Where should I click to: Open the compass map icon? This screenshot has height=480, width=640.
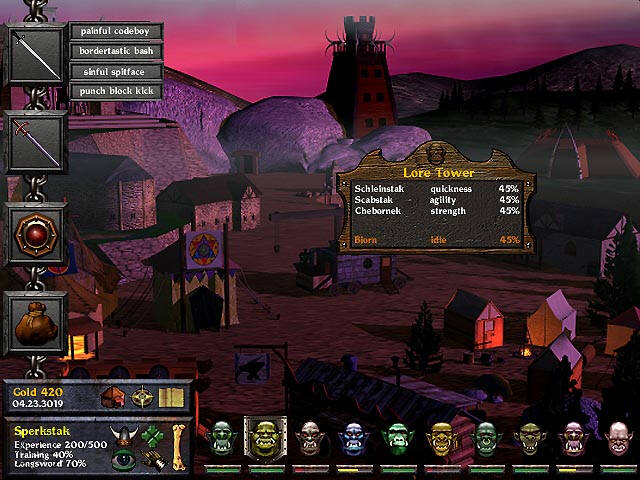point(144,398)
